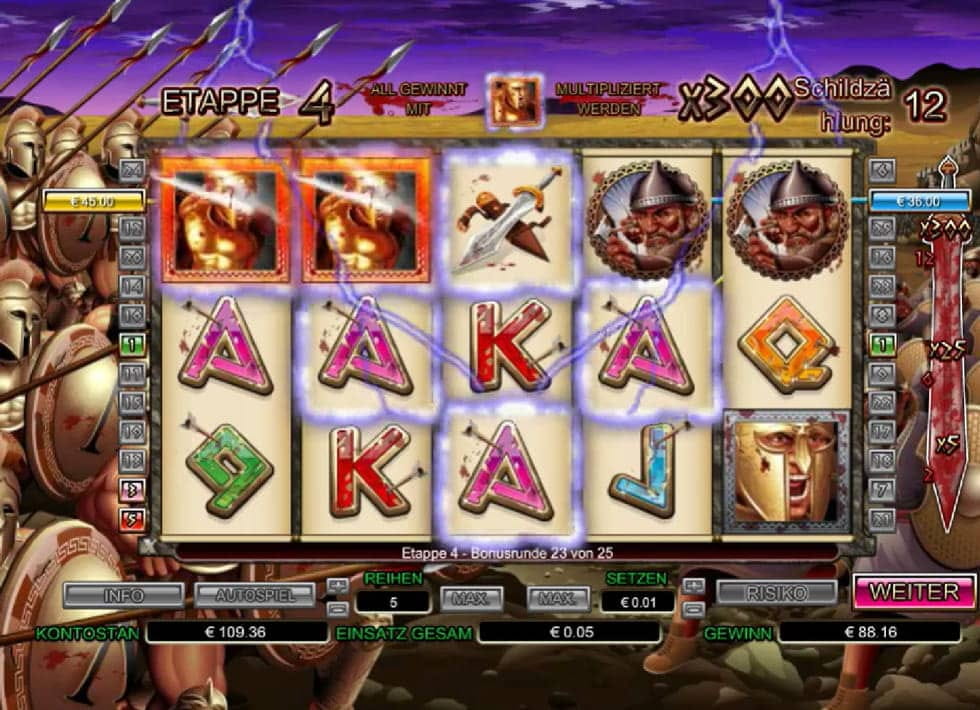
Task: Raise the Setzen bet amount
Action: point(693,586)
